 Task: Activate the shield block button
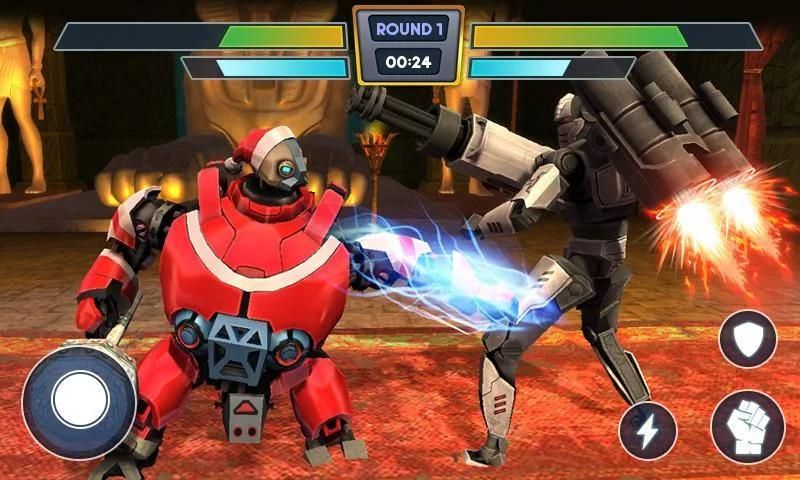[747, 339]
